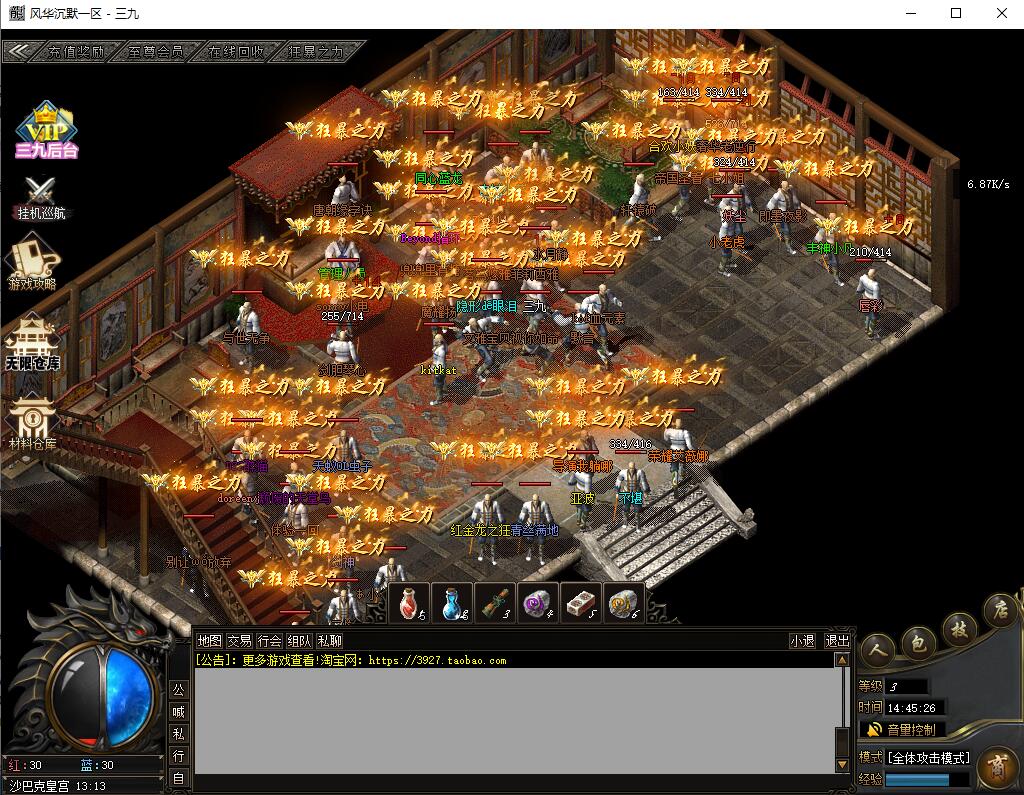Activate 挂机巡航 auto-patrol crossed swords icon
The height and width of the screenshot is (795, 1024).
tap(41, 197)
